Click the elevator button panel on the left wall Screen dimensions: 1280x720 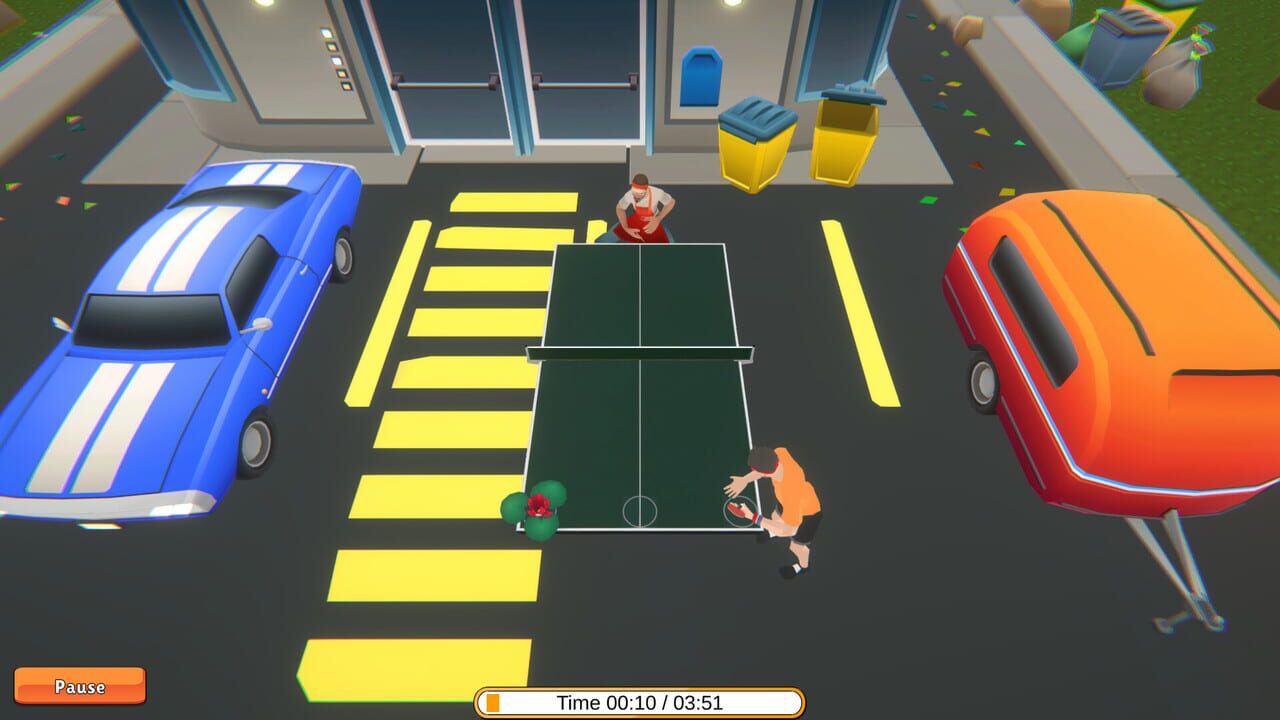click(x=338, y=60)
